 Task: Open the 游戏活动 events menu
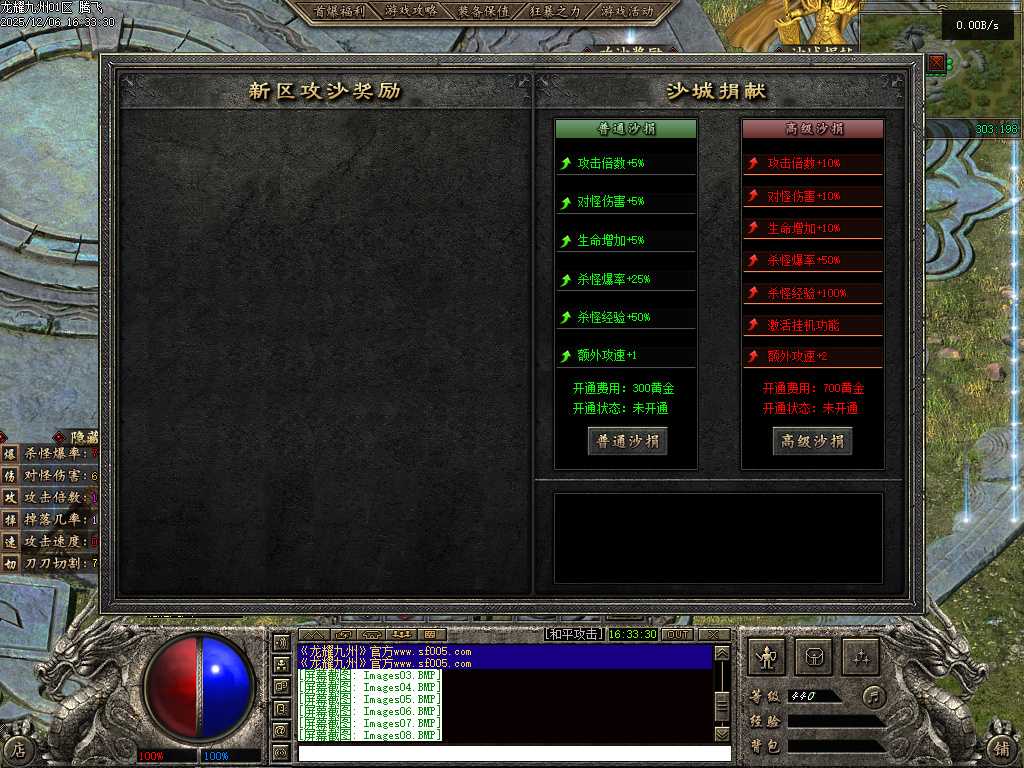click(x=627, y=11)
